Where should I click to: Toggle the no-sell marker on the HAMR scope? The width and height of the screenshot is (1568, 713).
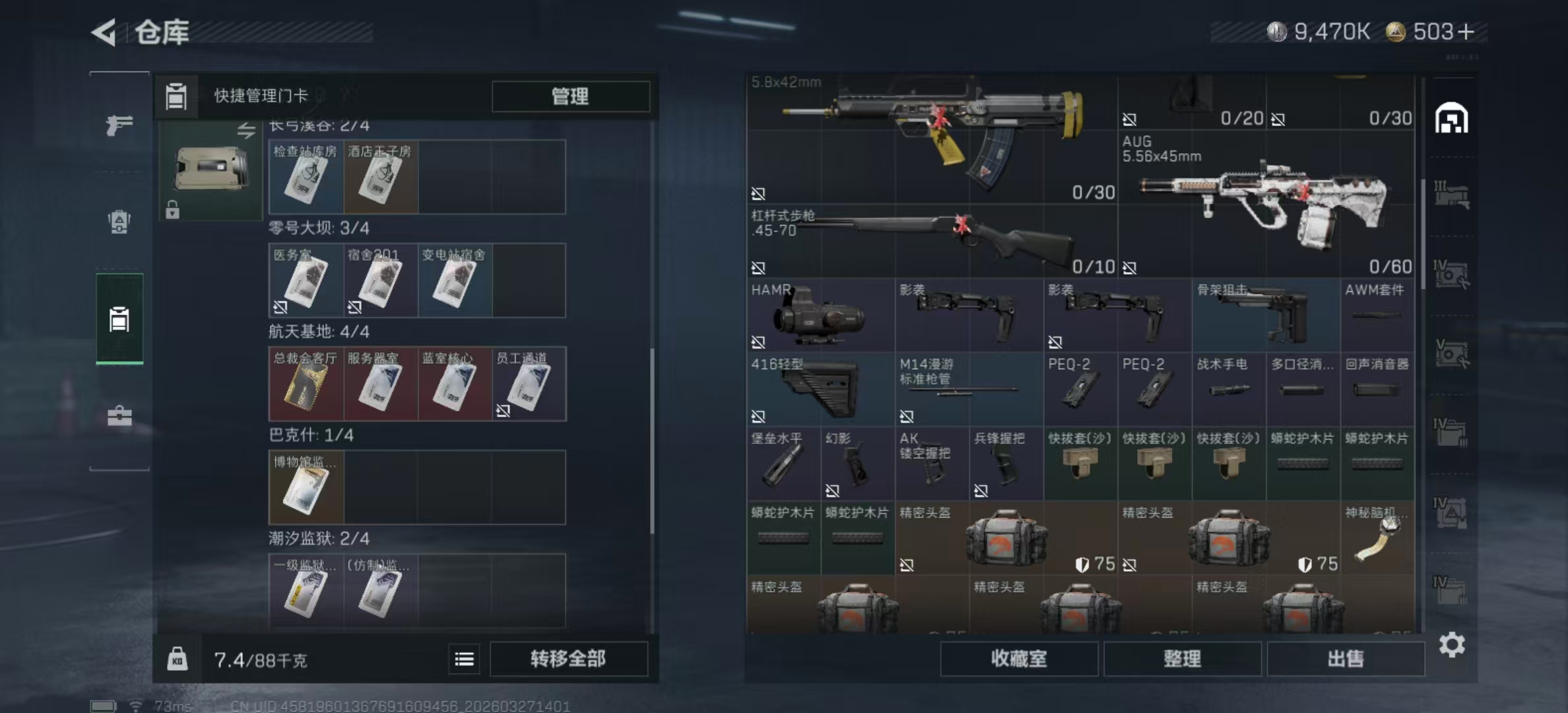(758, 343)
